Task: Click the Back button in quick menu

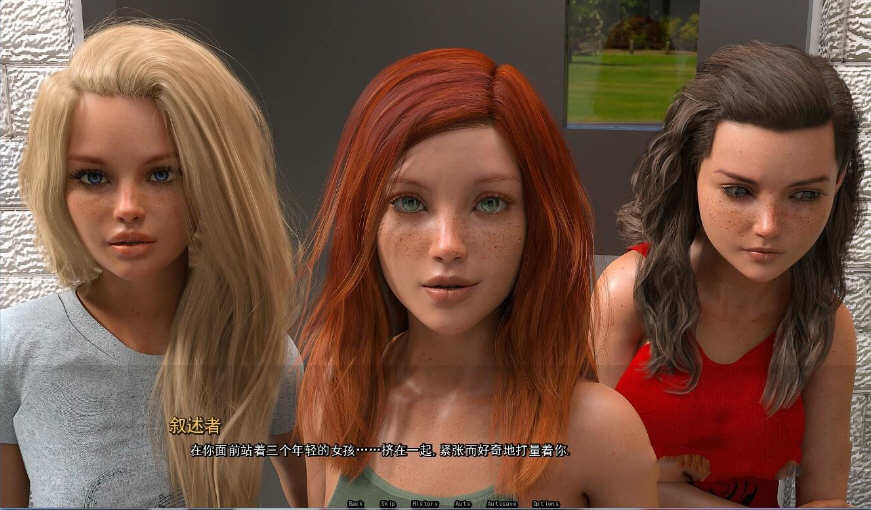Action: (355, 504)
